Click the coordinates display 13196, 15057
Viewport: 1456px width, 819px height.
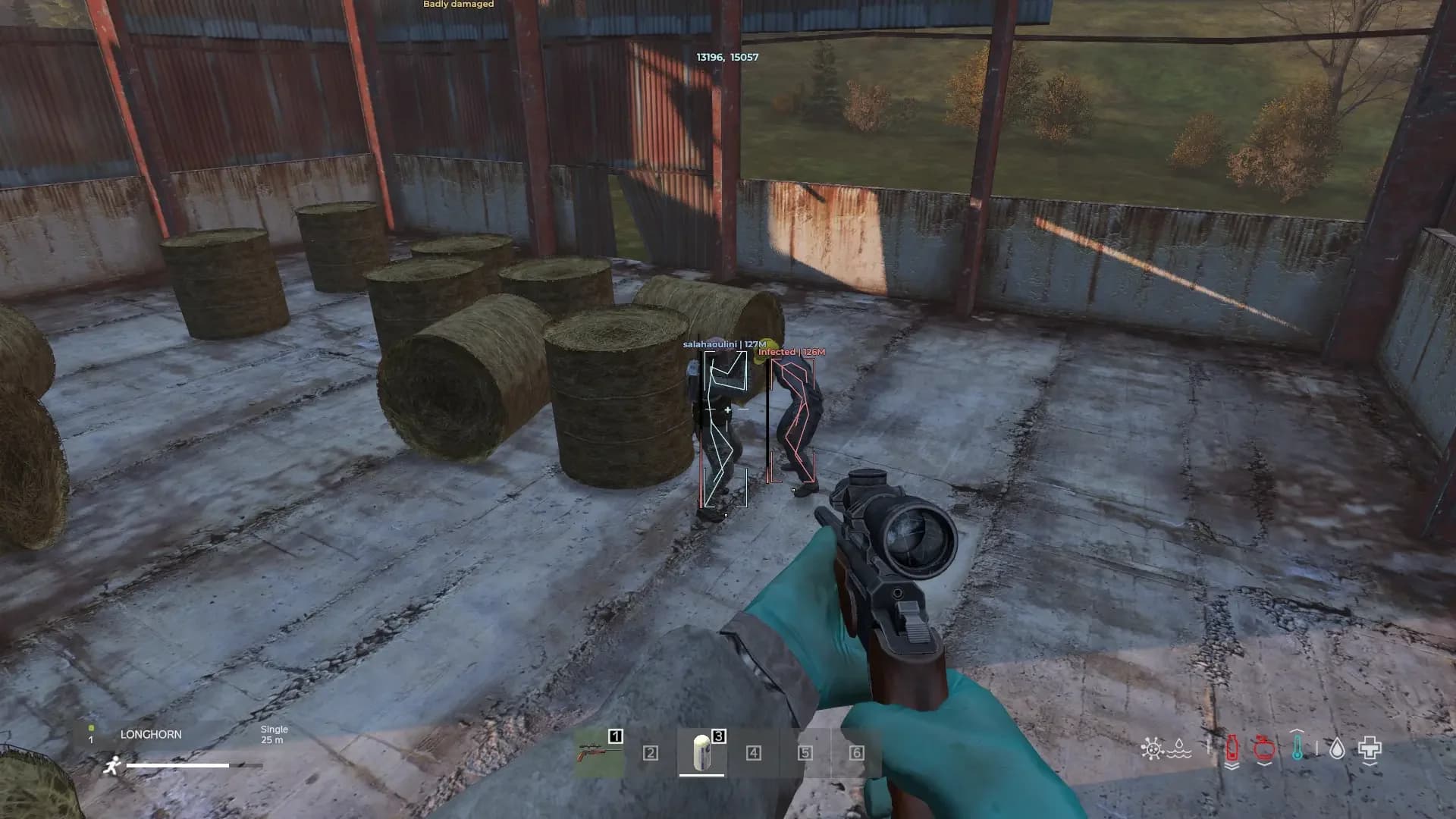pyautogui.click(x=727, y=56)
